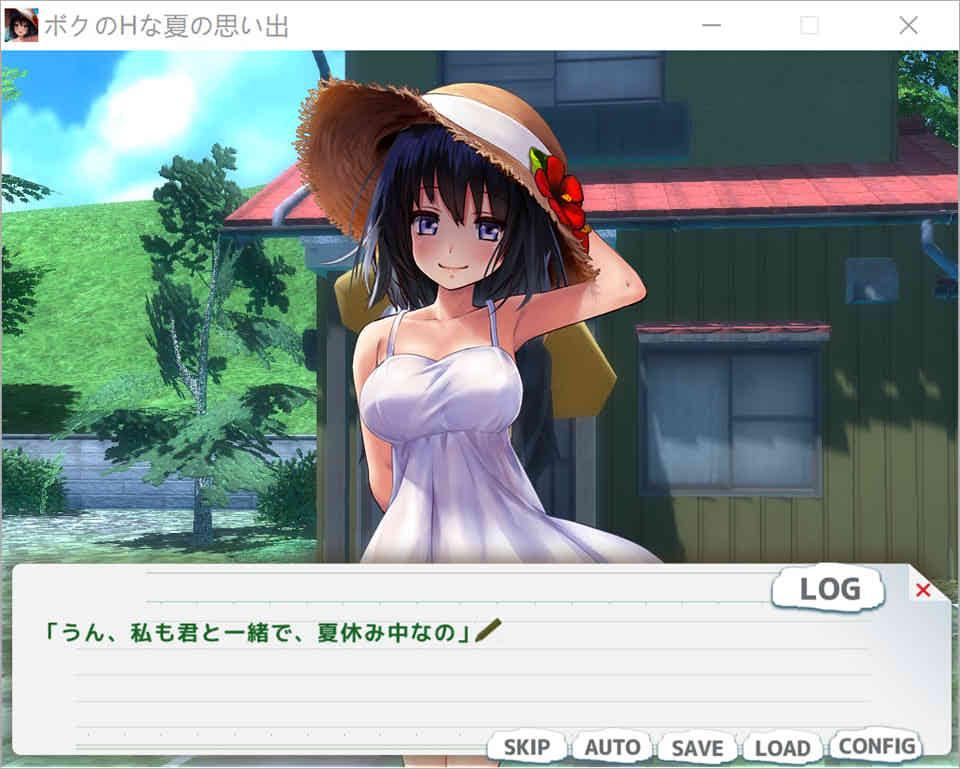This screenshot has width=960, height=769.
Task: Close the game window
Action: 908,26
